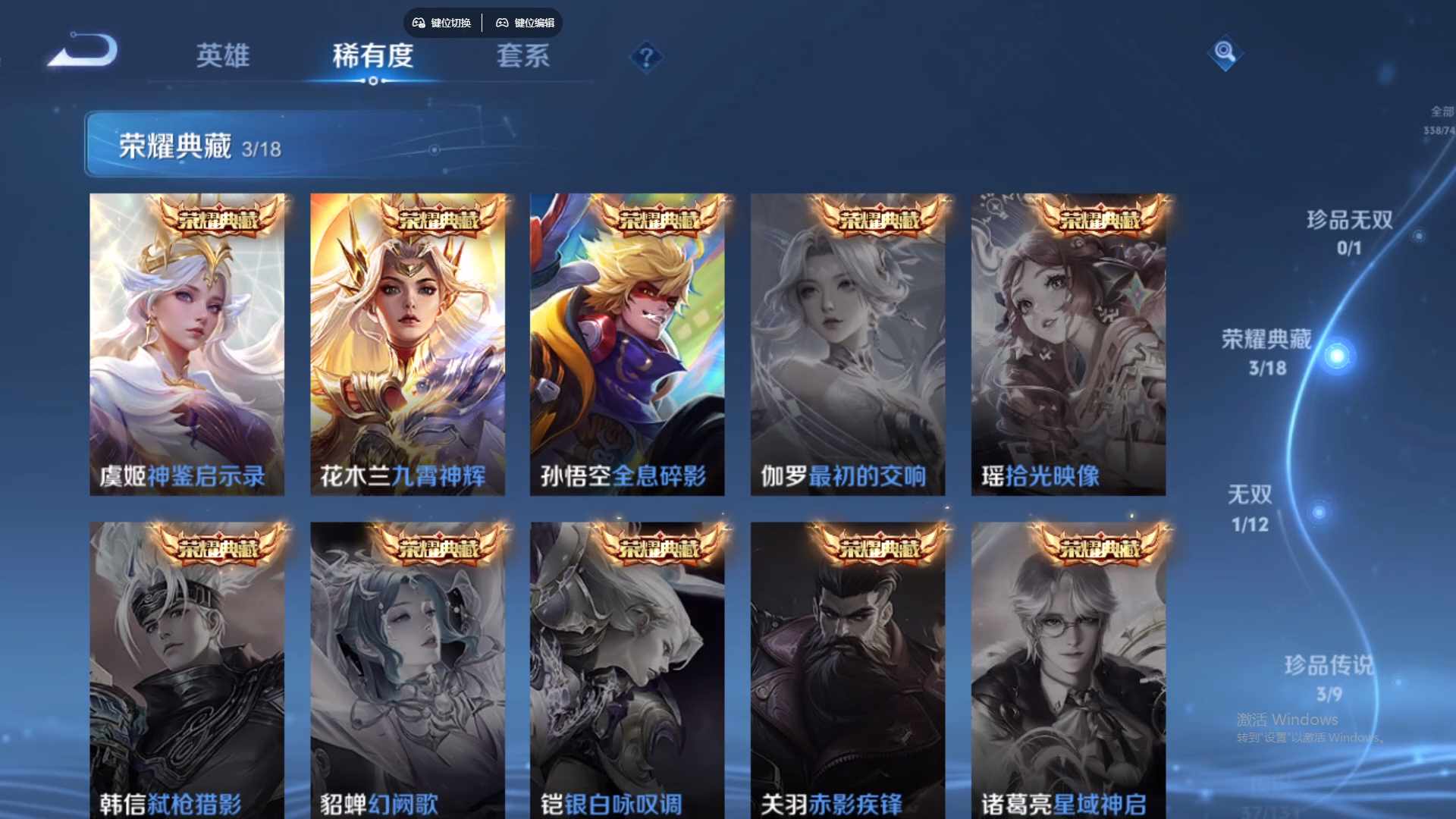Click 键位切换 in the emulator toolbar

pyautogui.click(x=442, y=23)
